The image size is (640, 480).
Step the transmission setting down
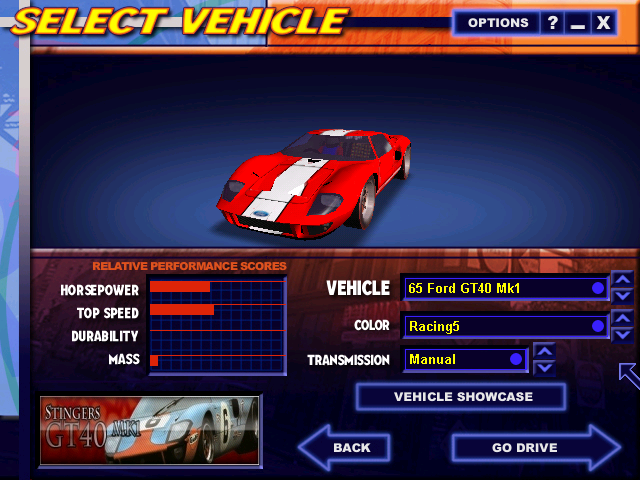(544, 367)
